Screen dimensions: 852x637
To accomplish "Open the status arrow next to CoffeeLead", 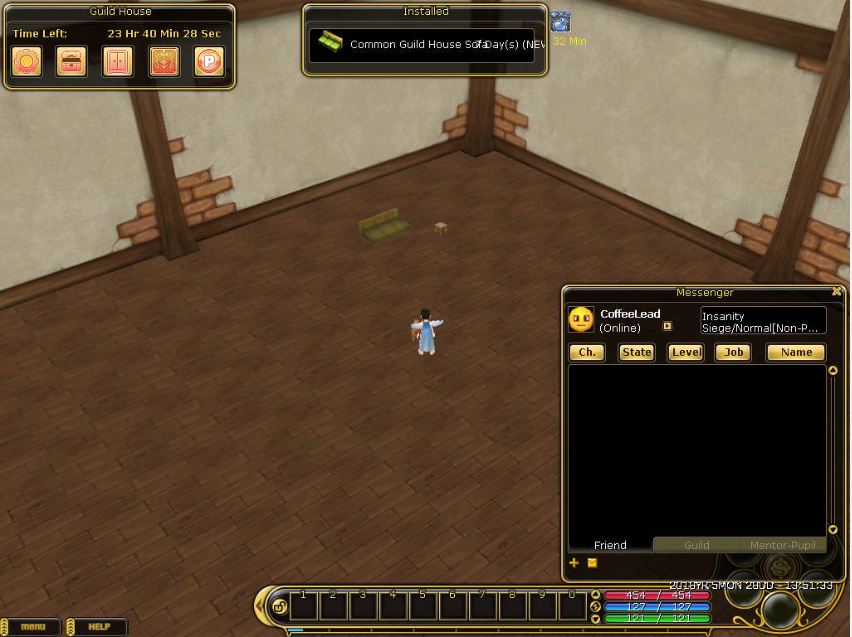I will click(667, 326).
